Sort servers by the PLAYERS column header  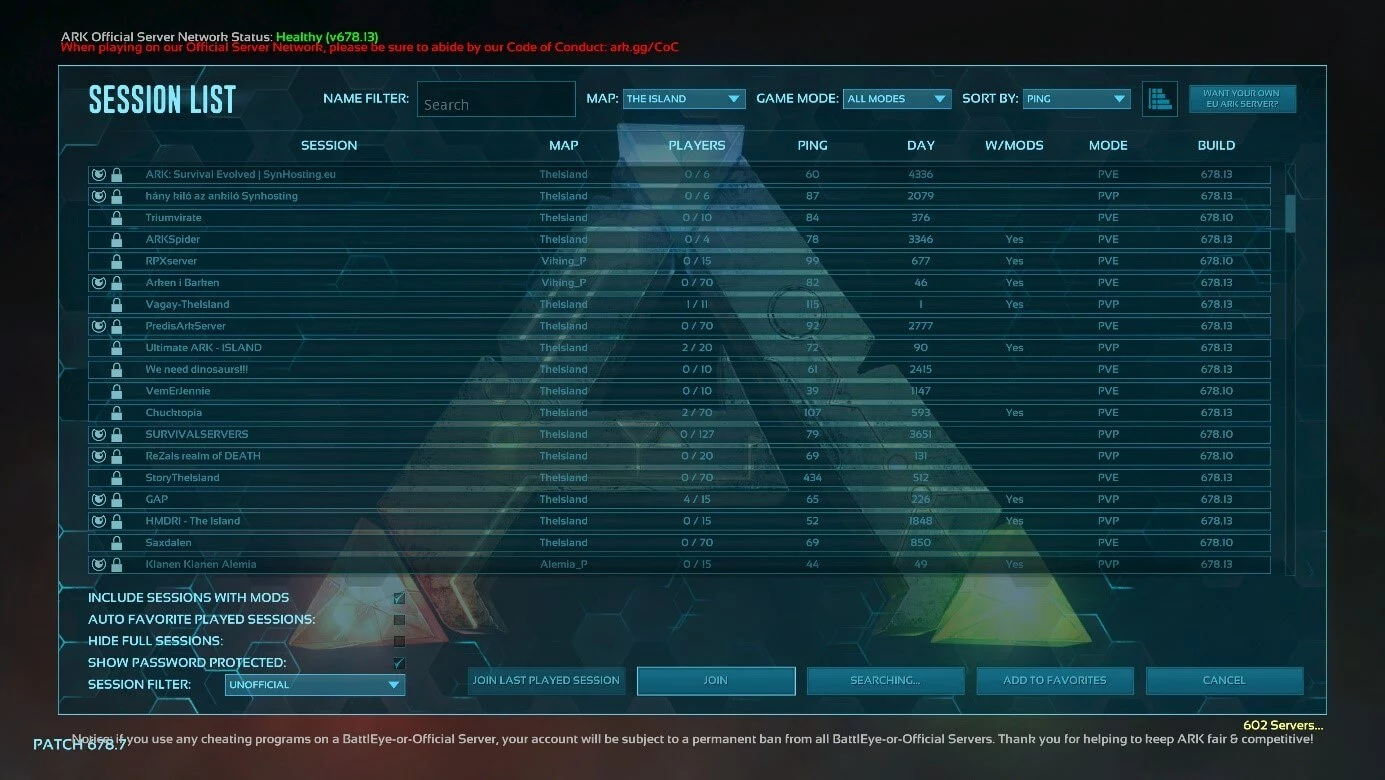coord(697,145)
